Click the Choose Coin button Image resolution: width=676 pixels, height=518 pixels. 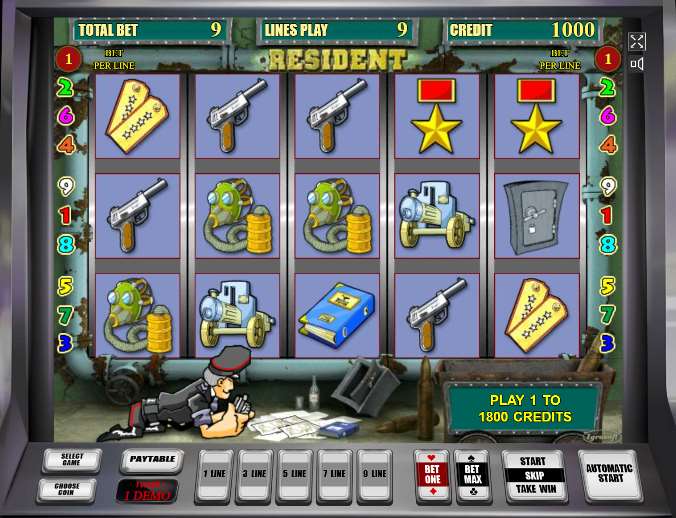[x=66, y=489]
